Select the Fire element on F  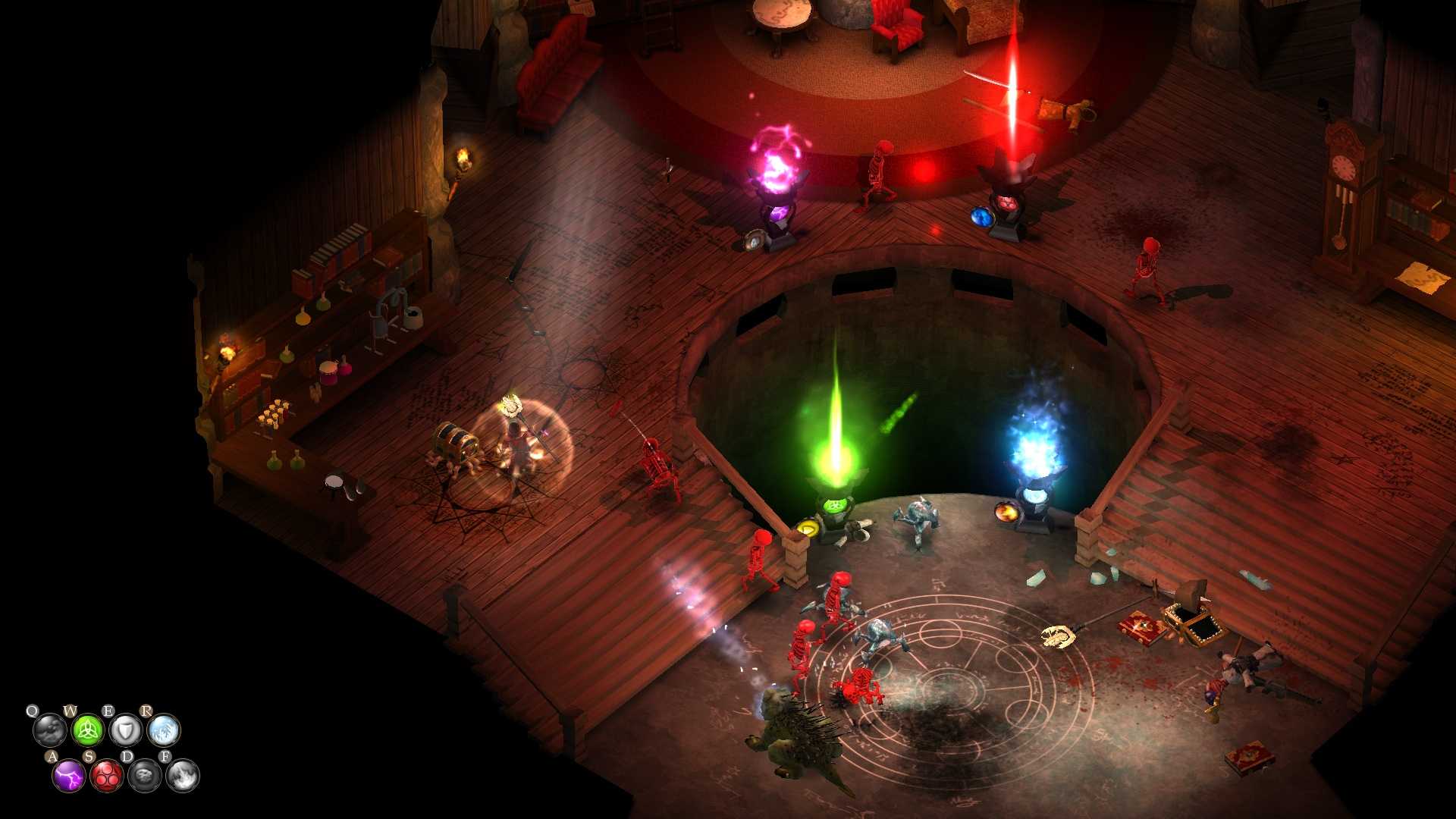182,777
